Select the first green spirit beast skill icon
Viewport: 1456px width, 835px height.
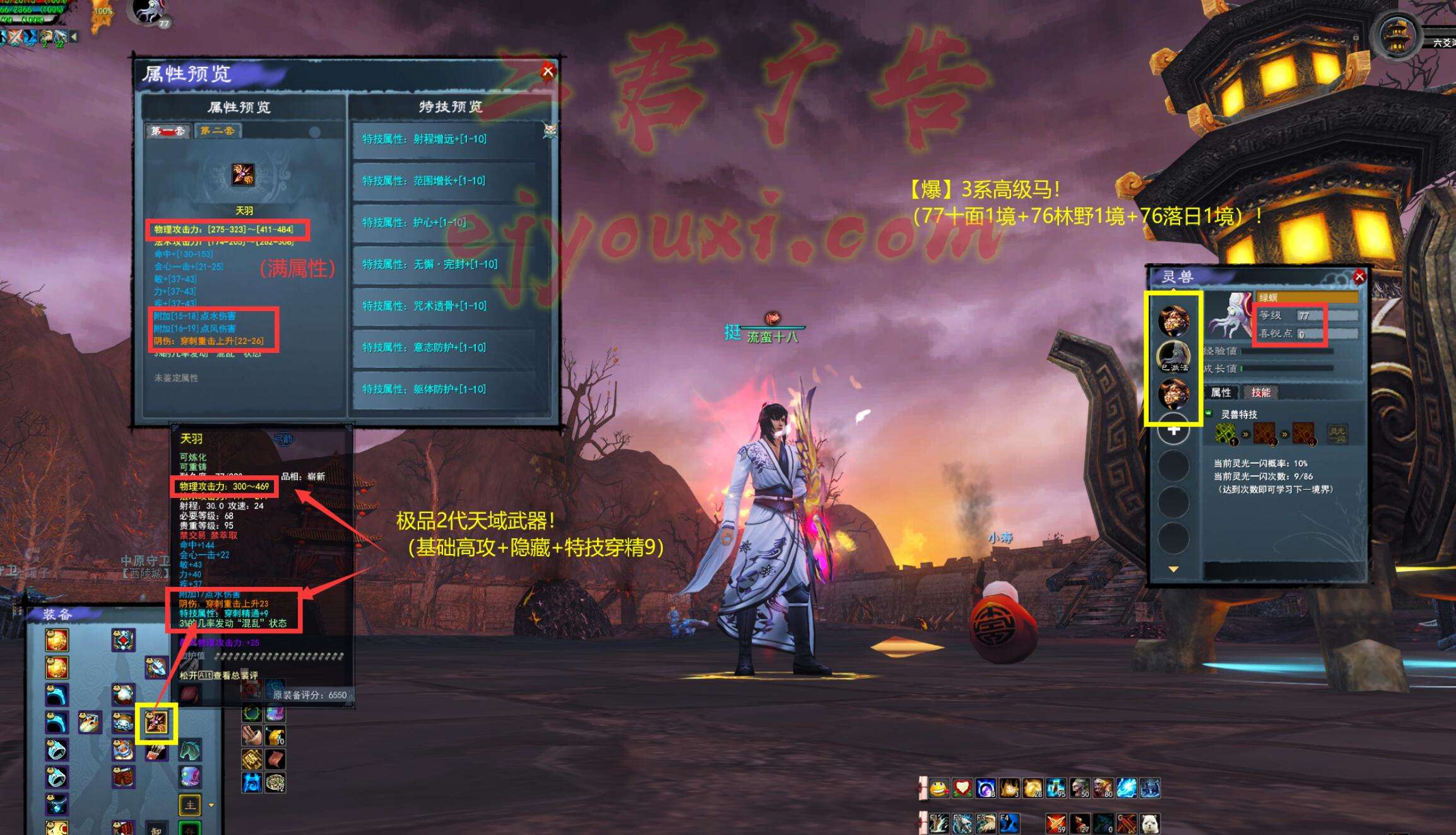pos(1226,434)
